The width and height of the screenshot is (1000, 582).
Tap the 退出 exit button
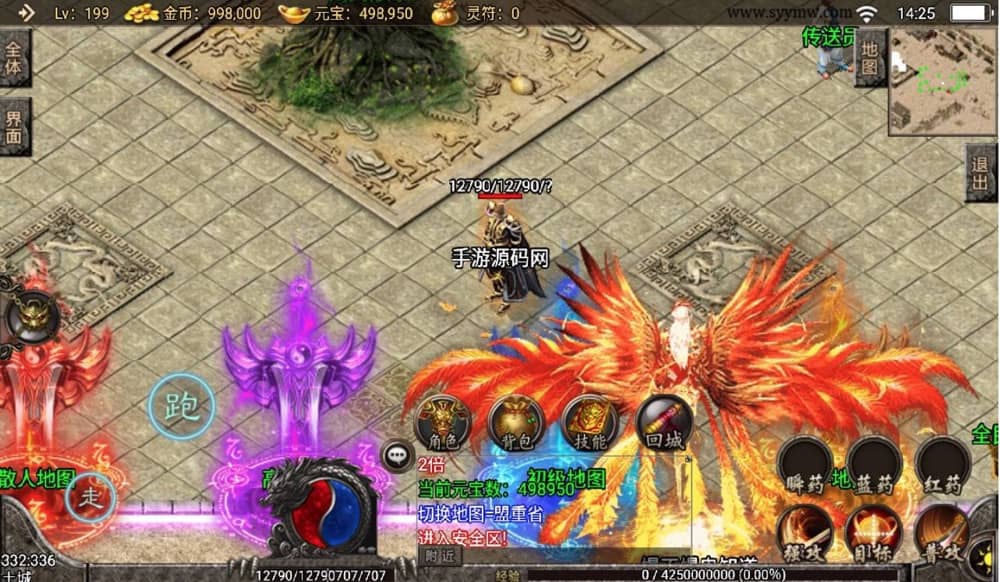coord(982,174)
